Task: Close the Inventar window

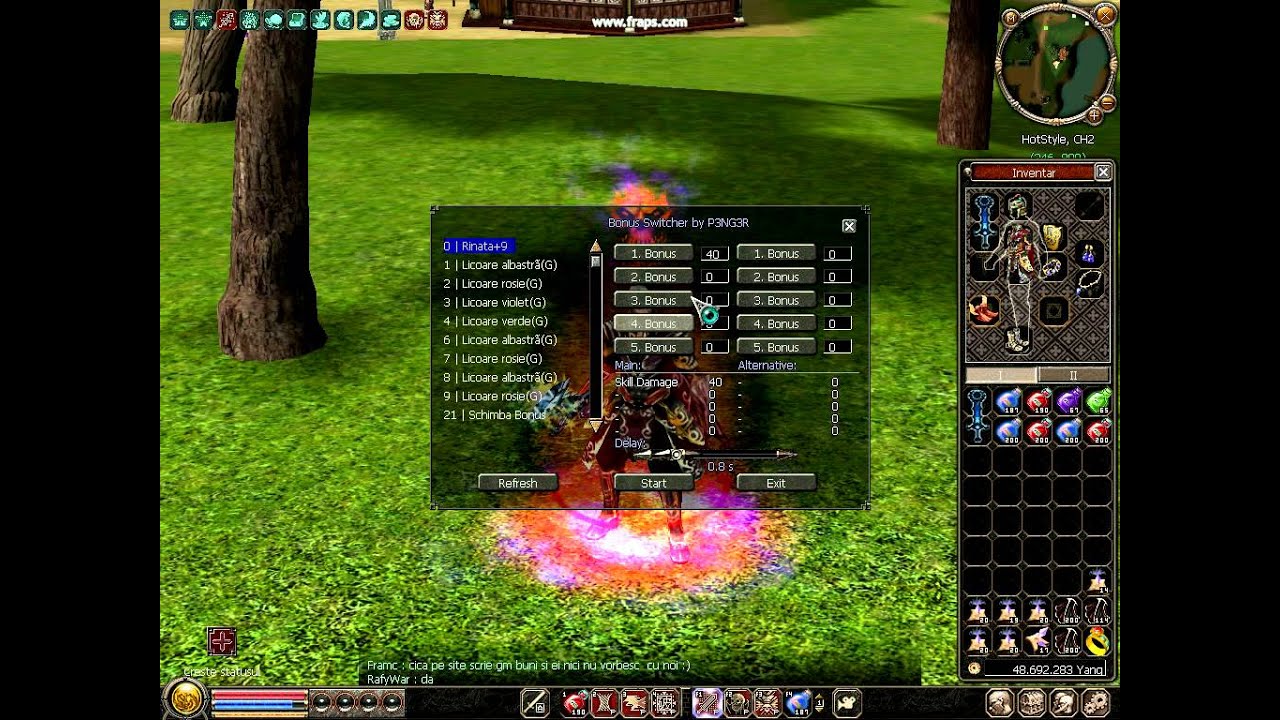Action: [1103, 172]
